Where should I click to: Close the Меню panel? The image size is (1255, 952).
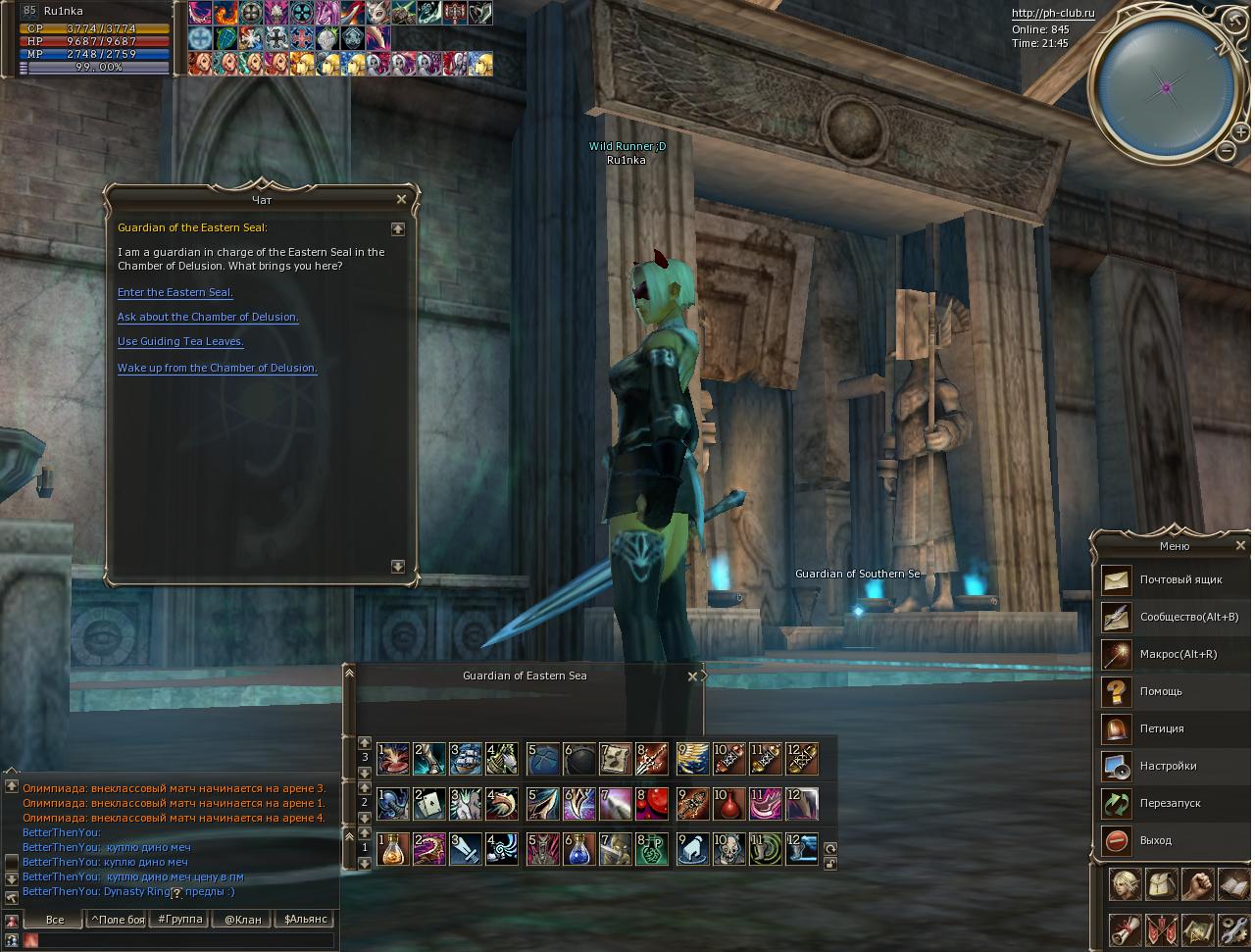[1240, 545]
